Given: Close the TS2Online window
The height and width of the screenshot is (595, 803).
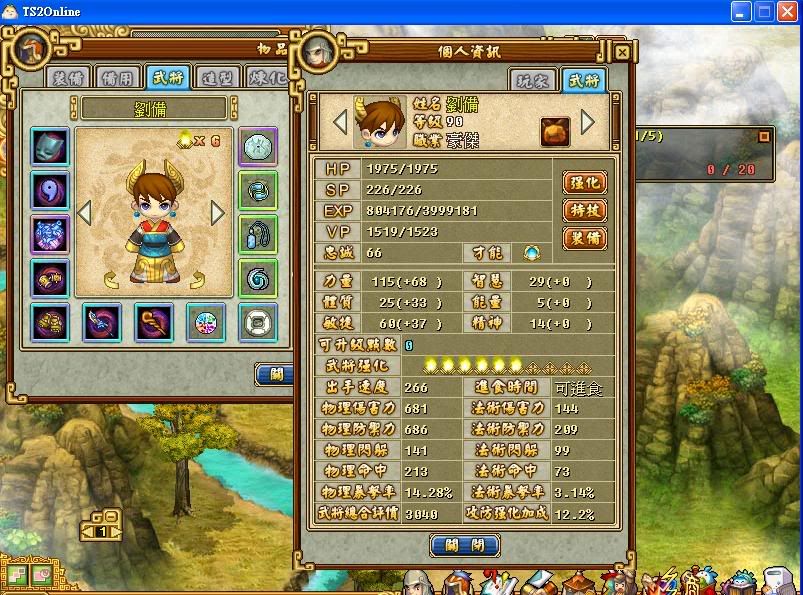Looking at the screenshot, I should (787, 12).
